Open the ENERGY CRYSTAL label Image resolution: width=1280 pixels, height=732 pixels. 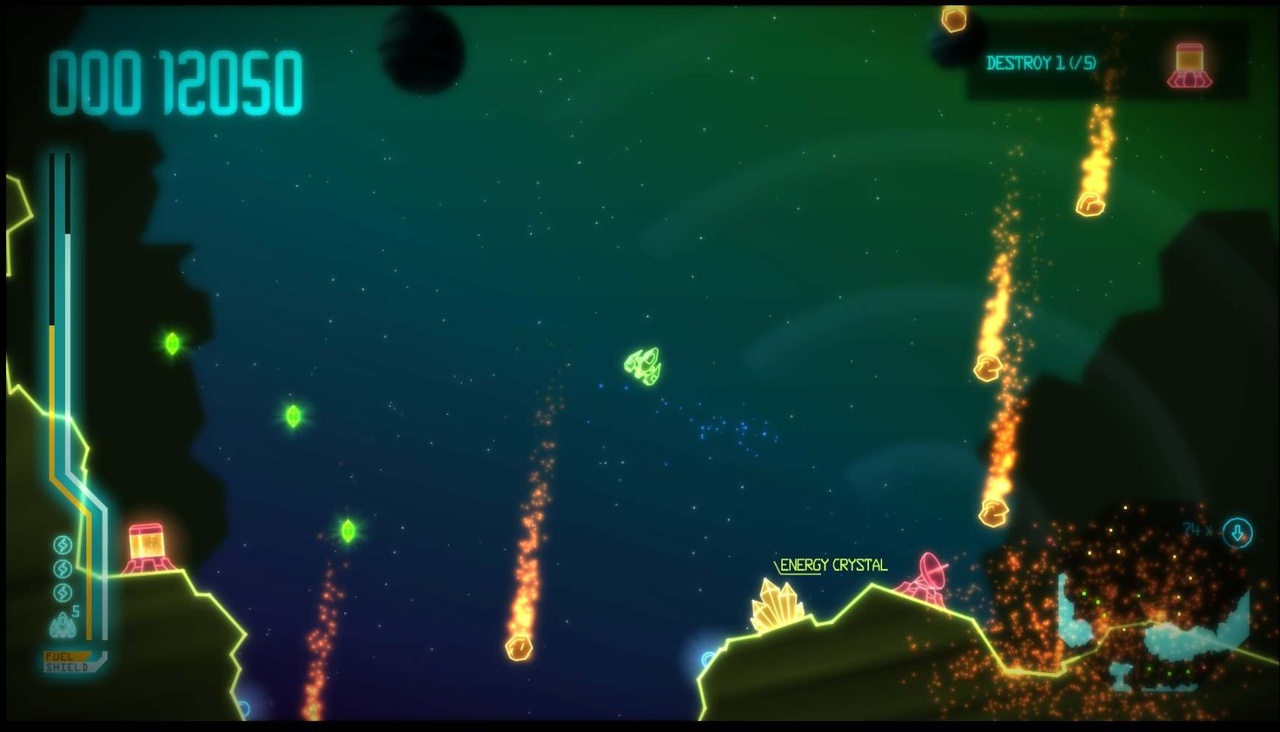pyautogui.click(x=833, y=564)
